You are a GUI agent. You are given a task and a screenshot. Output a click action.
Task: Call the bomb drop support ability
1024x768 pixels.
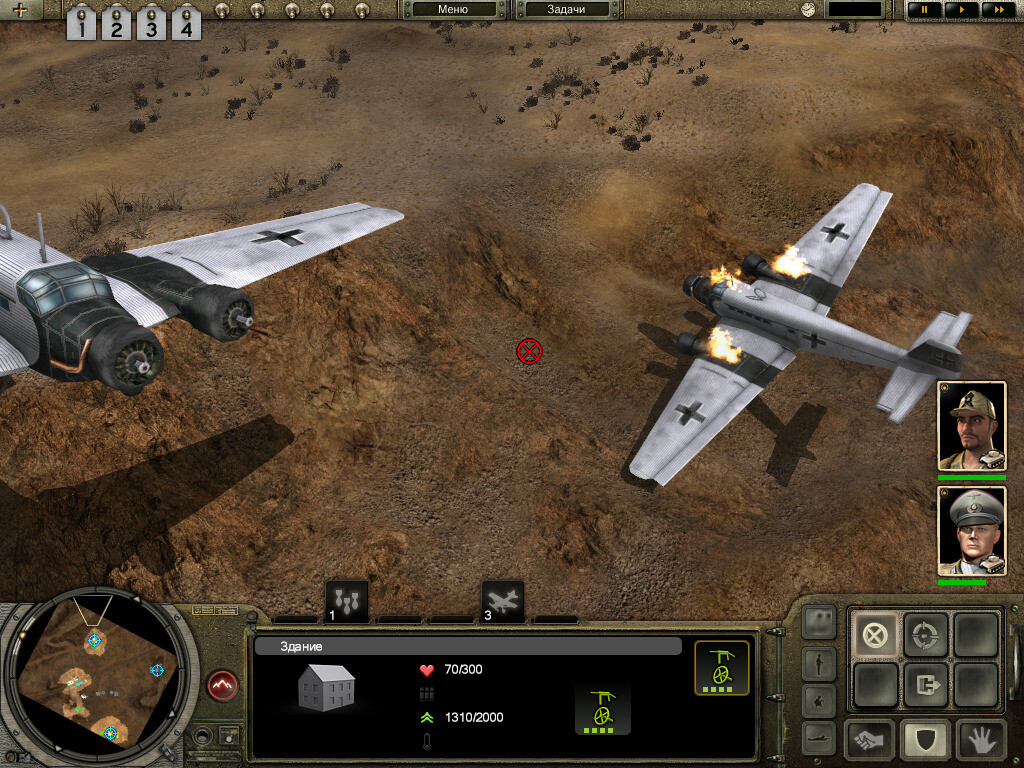pos(347,601)
